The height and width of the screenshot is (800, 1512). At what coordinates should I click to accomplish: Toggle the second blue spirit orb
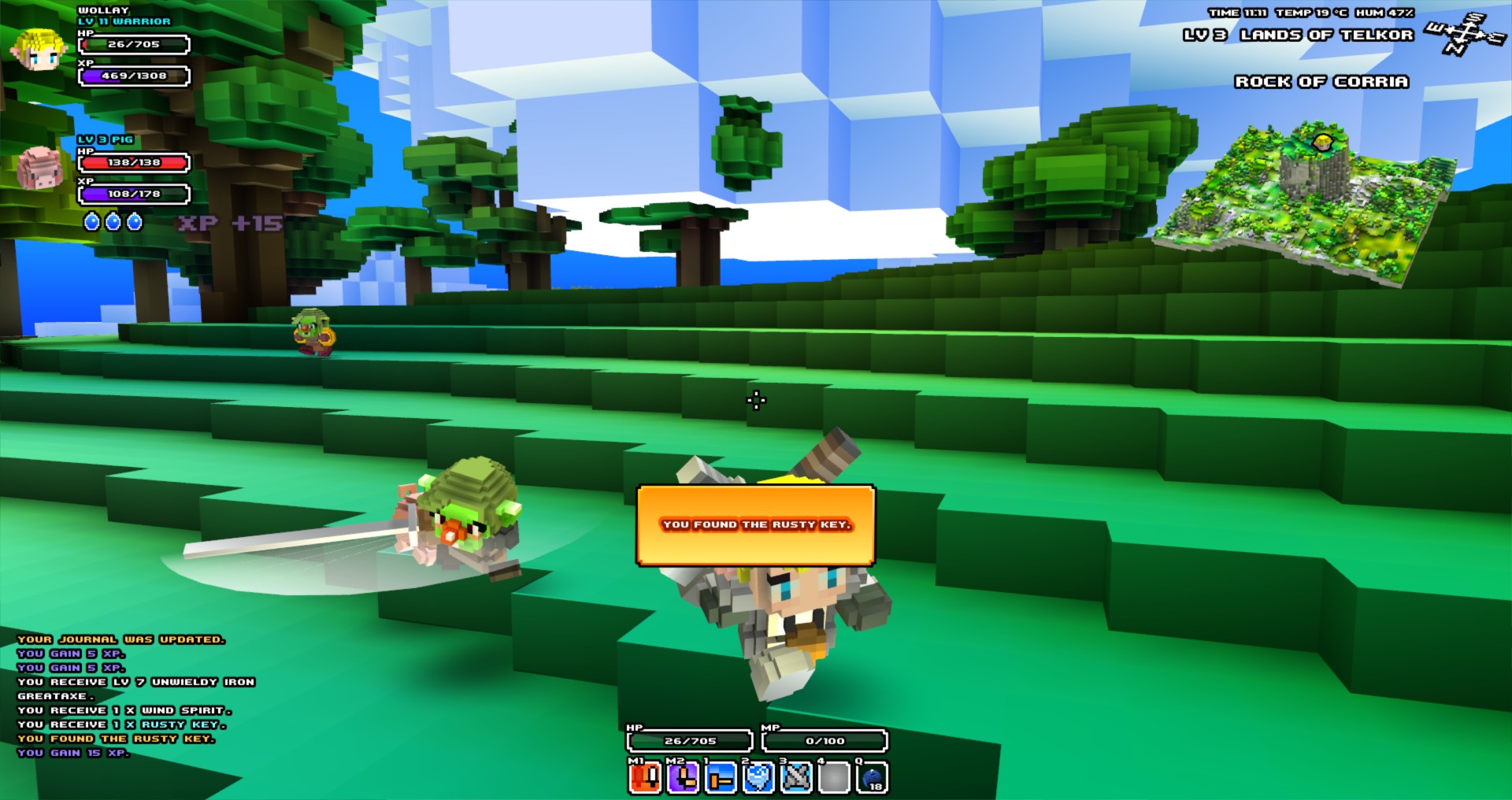click(x=113, y=221)
